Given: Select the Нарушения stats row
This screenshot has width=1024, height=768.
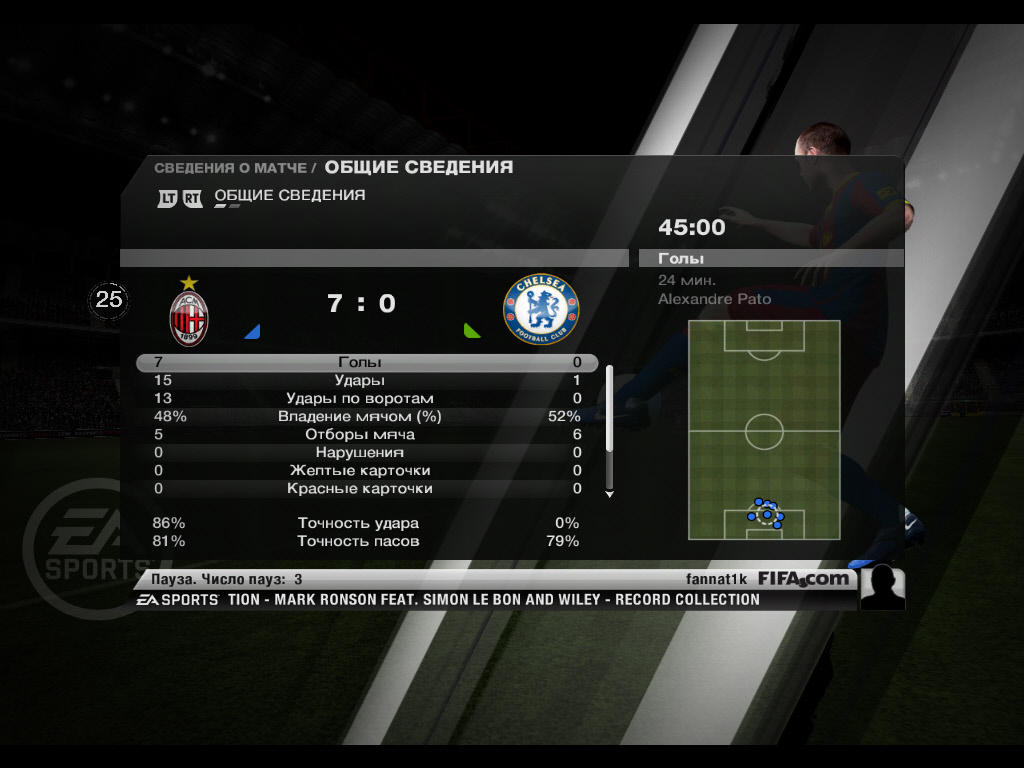Looking at the screenshot, I should pyautogui.click(x=366, y=453).
